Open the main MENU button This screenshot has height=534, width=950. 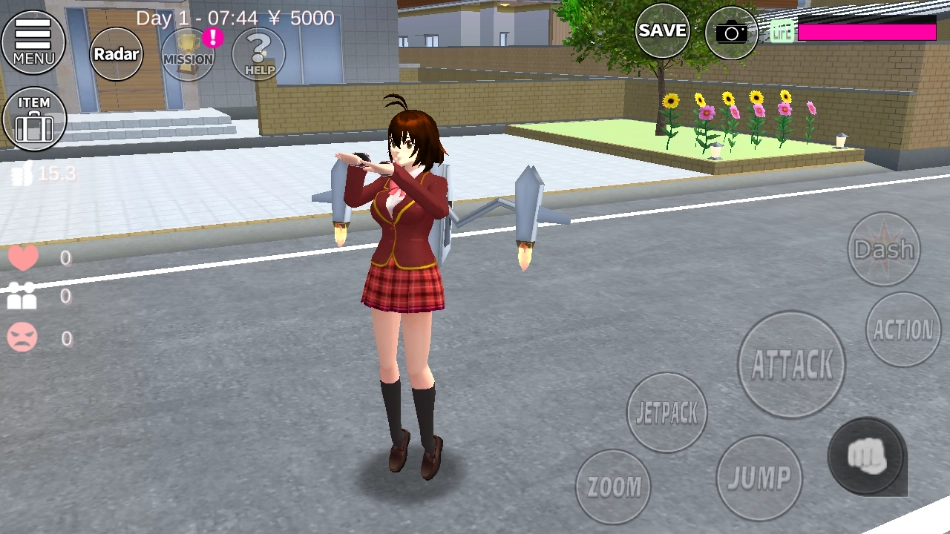point(33,42)
